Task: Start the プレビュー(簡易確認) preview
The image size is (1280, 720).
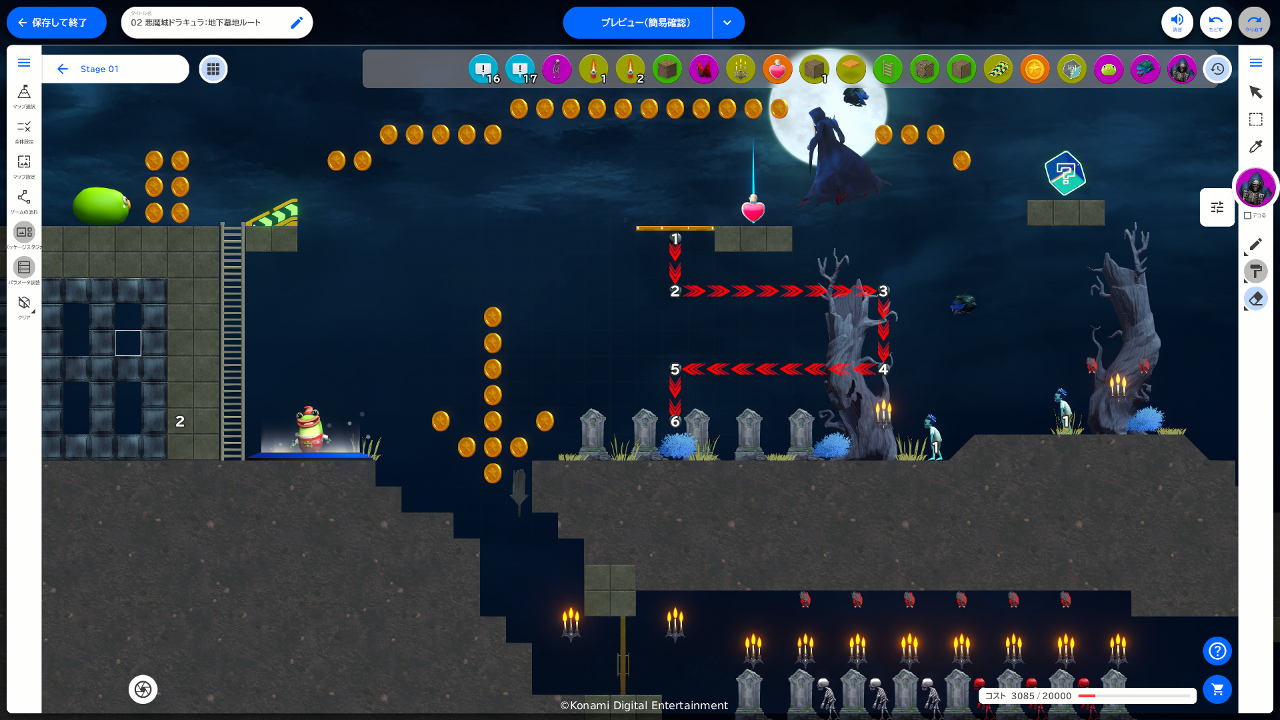Action: tap(638, 22)
